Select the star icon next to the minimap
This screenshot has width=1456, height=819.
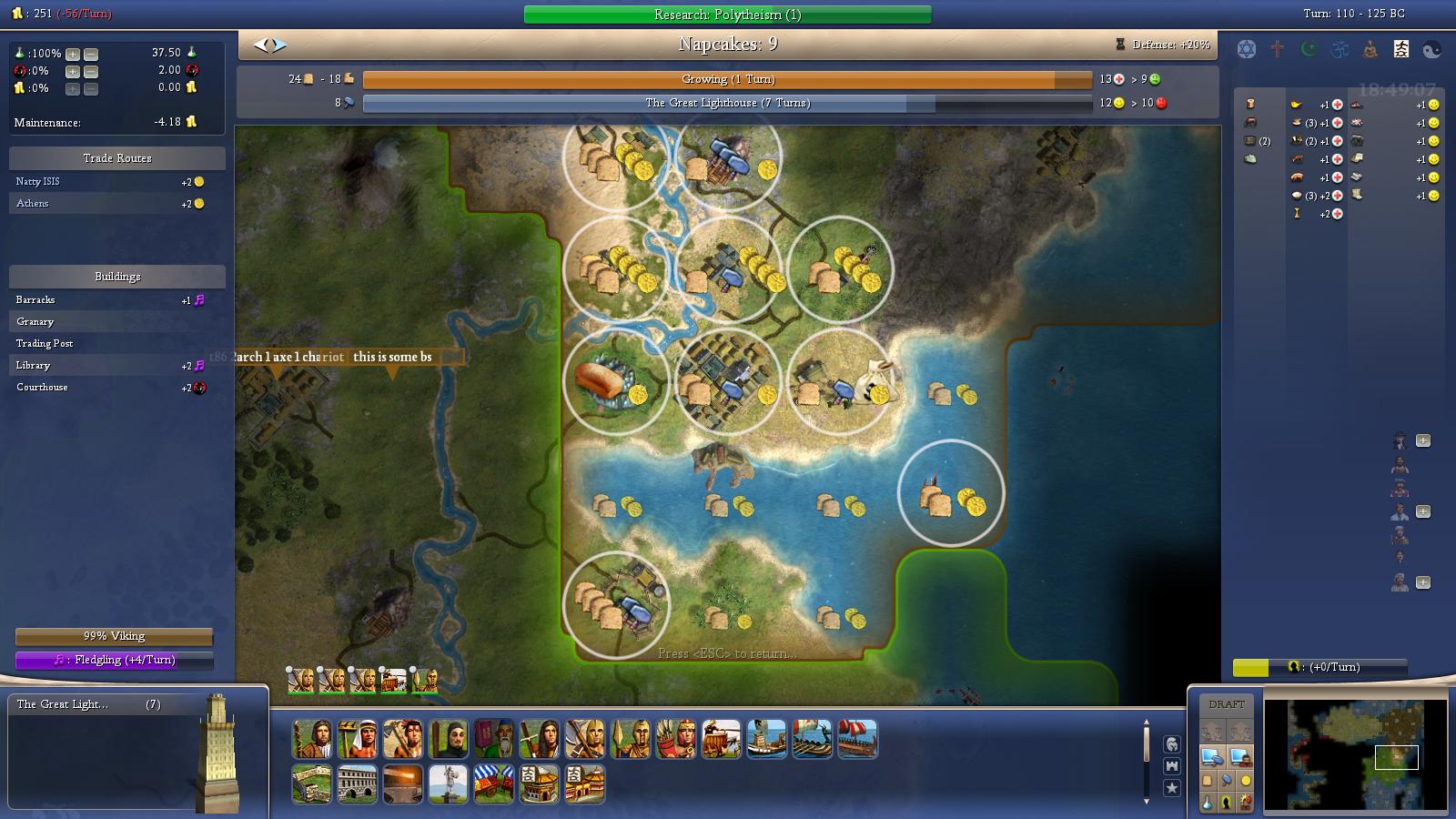(1173, 788)
